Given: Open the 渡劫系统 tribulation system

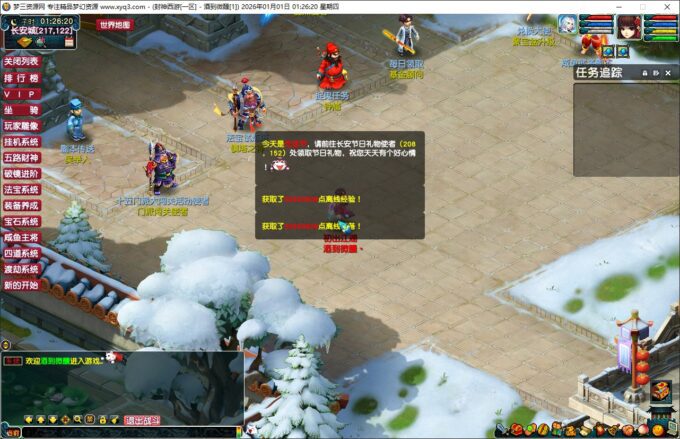Looking at the screenshot, I should [x=22, y=269].
